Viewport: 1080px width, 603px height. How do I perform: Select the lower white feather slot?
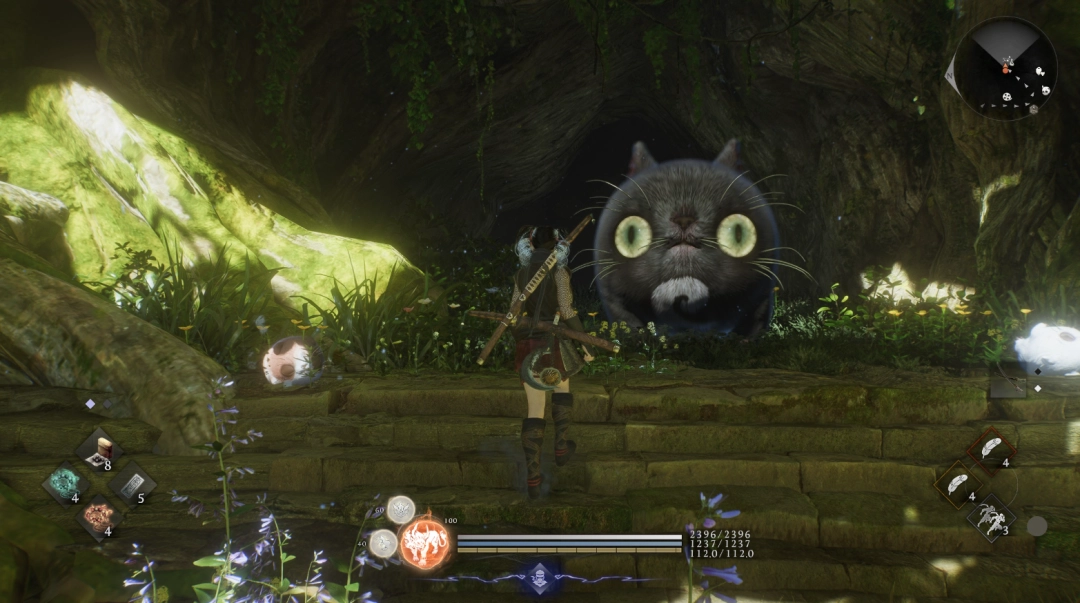[958, 483]
